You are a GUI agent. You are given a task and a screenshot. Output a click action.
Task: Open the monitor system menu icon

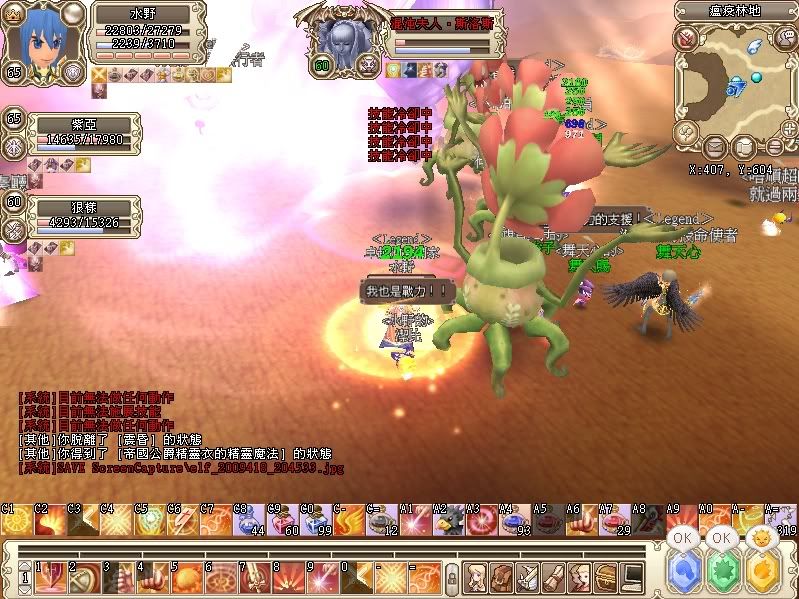pos(632,576)
